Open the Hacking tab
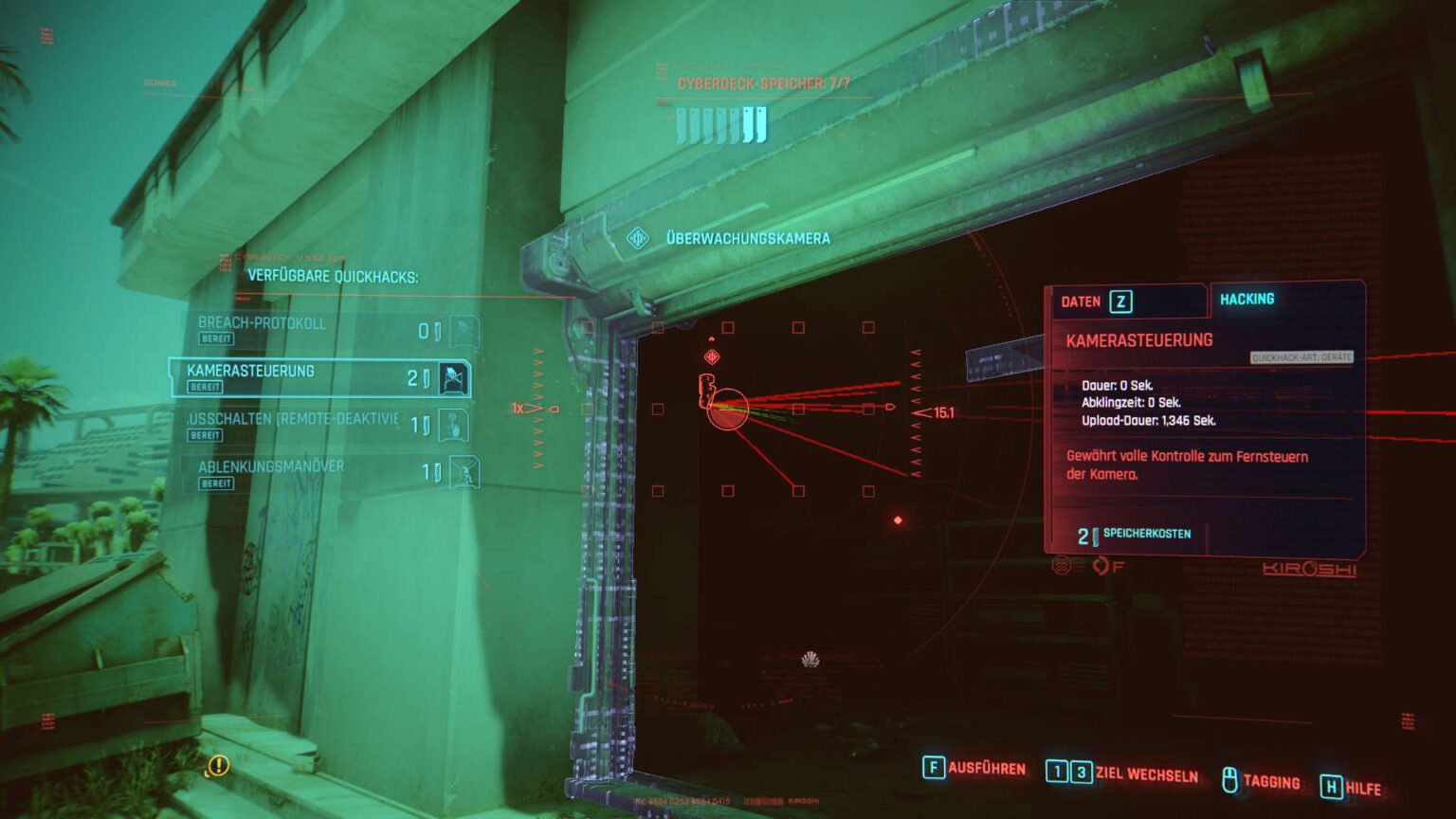Image resolution: width=1456 pixels, height=819 pixels. tap(1247, 299)
